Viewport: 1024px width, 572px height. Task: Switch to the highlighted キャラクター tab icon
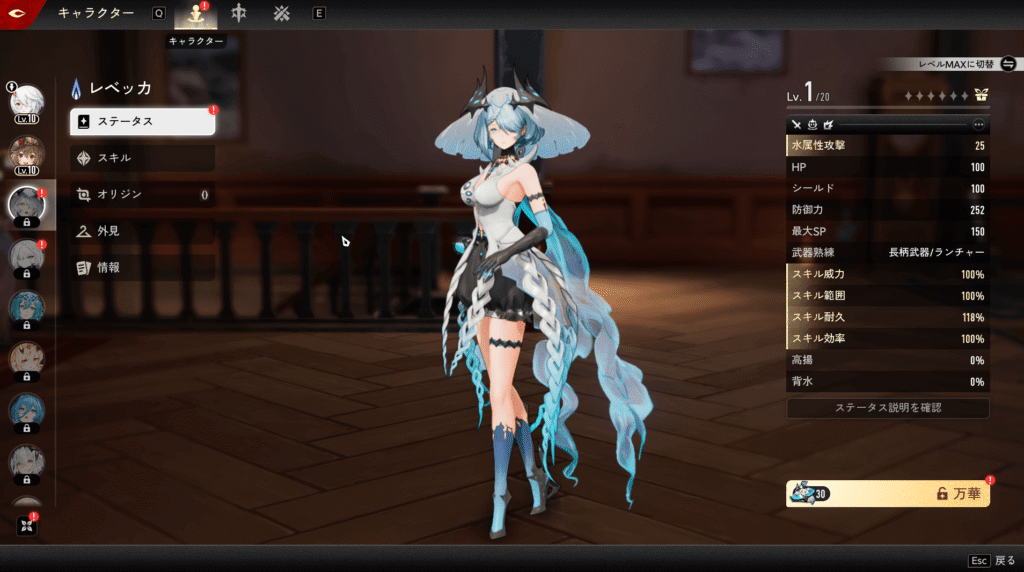(195, 14)
